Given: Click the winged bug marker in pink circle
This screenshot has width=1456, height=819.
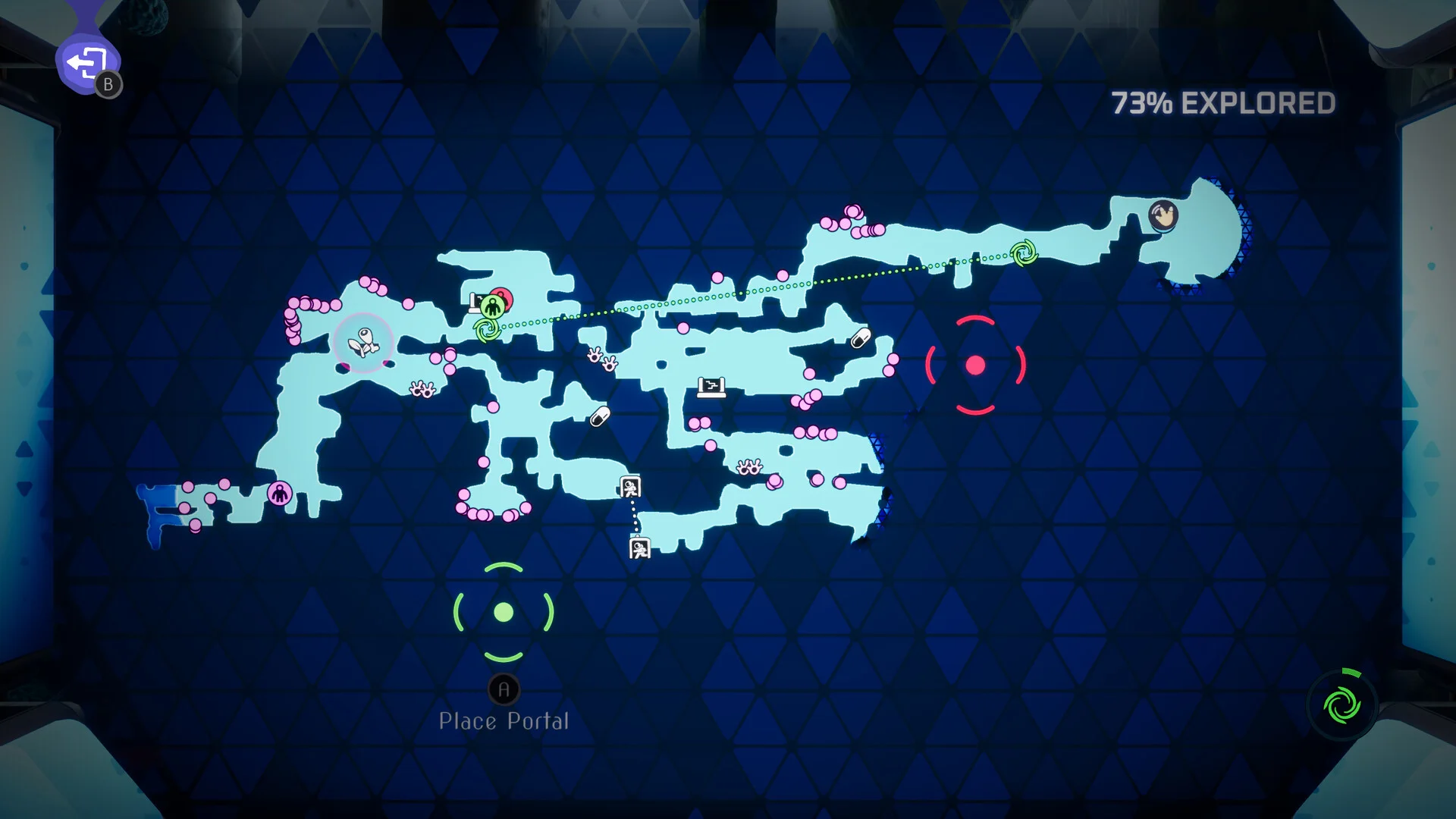Looking at the screenshot, I should click(363, 343).
